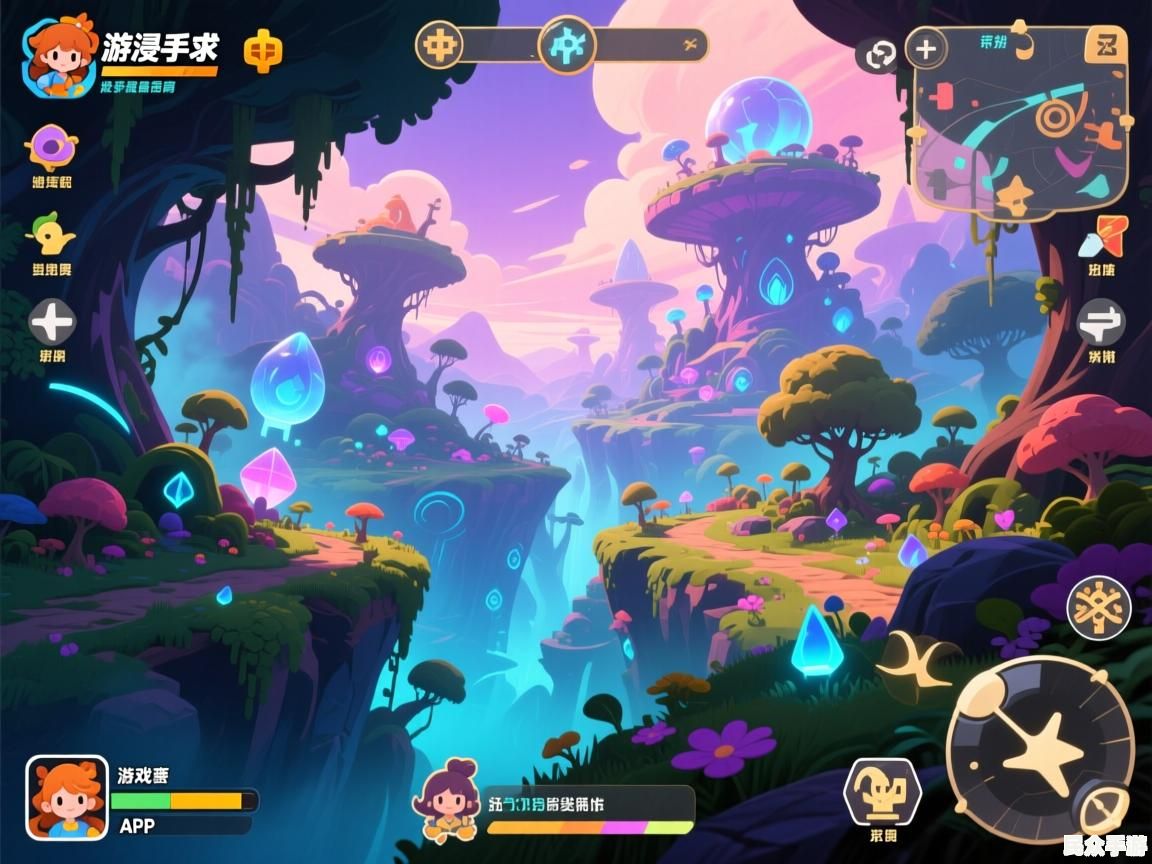Tap the small gold button below star dial

pos(1105,810)
